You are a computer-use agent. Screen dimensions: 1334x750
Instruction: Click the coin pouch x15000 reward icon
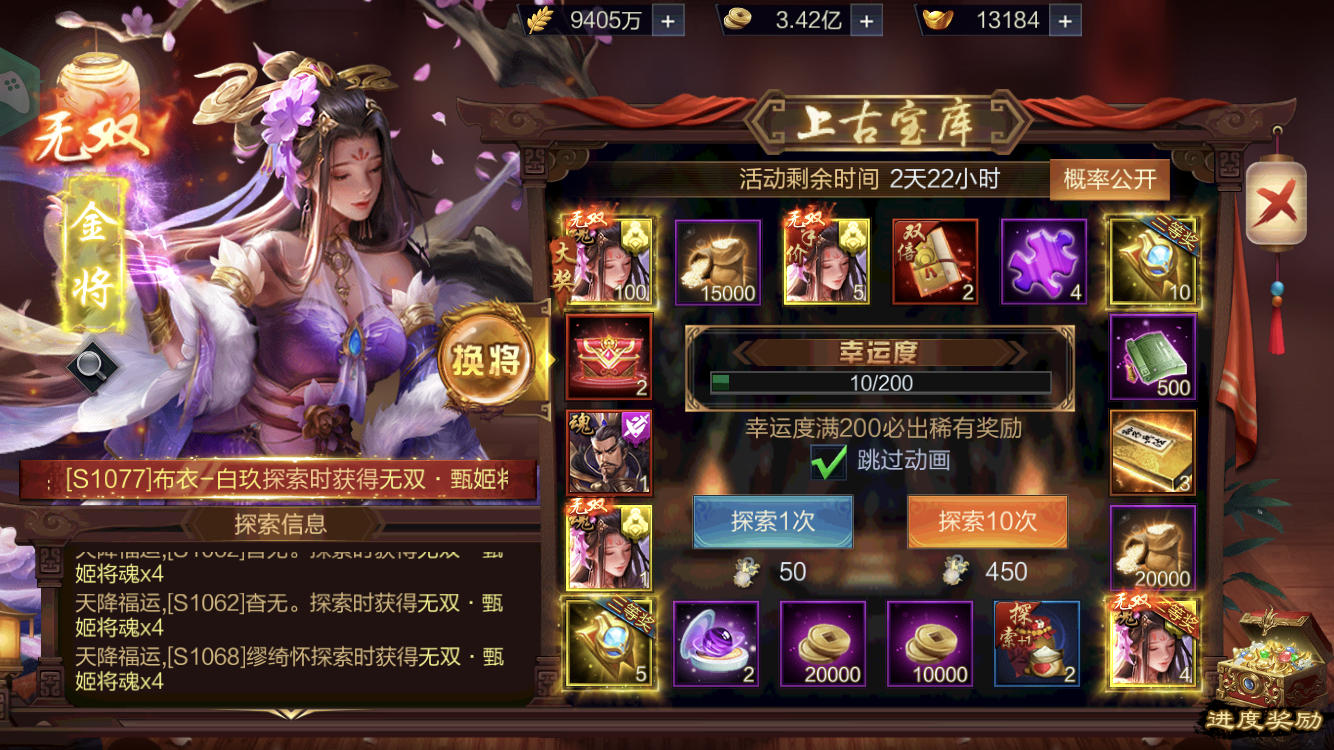(717, 260)
